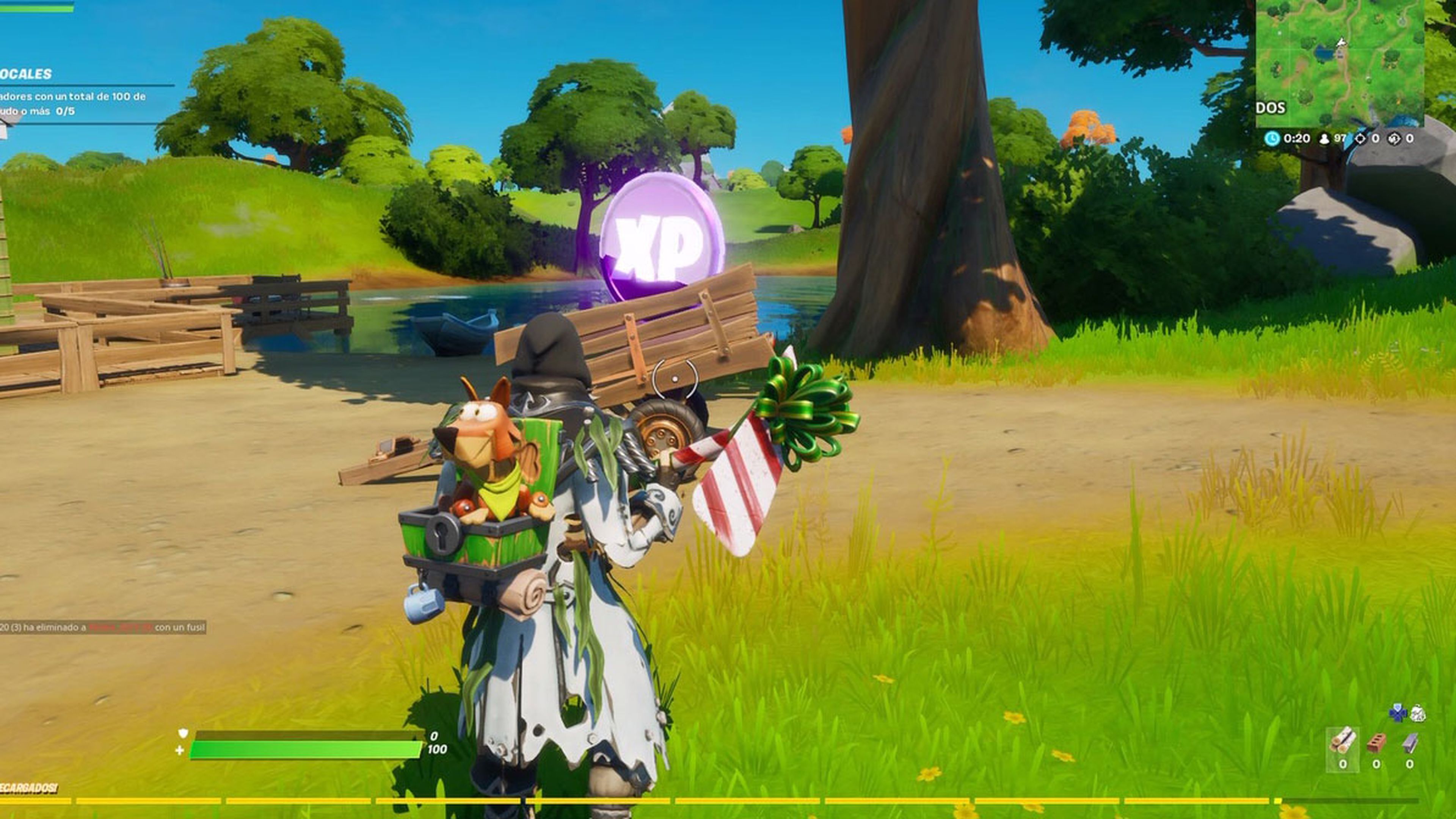Image resolution: width=1456 pixels, height=819 pixels.
Task: Select the elimination feed message
Action: (x=102, y=628)
